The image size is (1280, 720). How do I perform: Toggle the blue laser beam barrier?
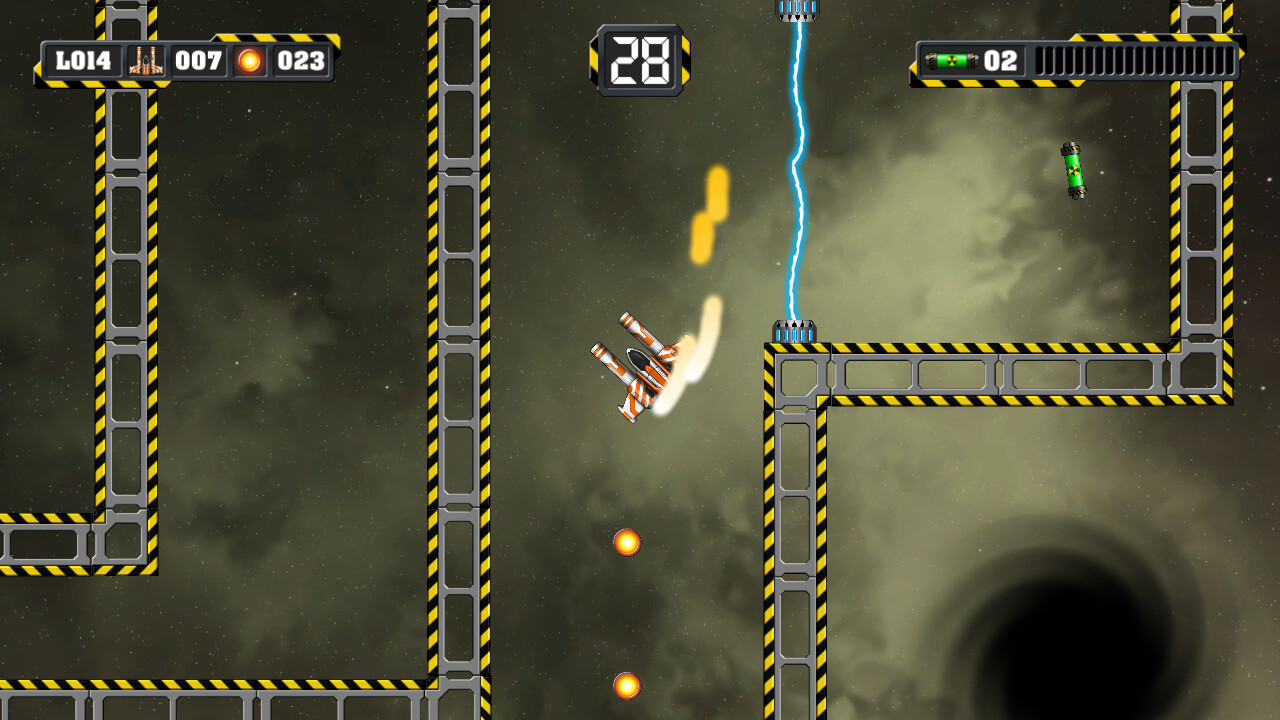pos(795,170)
